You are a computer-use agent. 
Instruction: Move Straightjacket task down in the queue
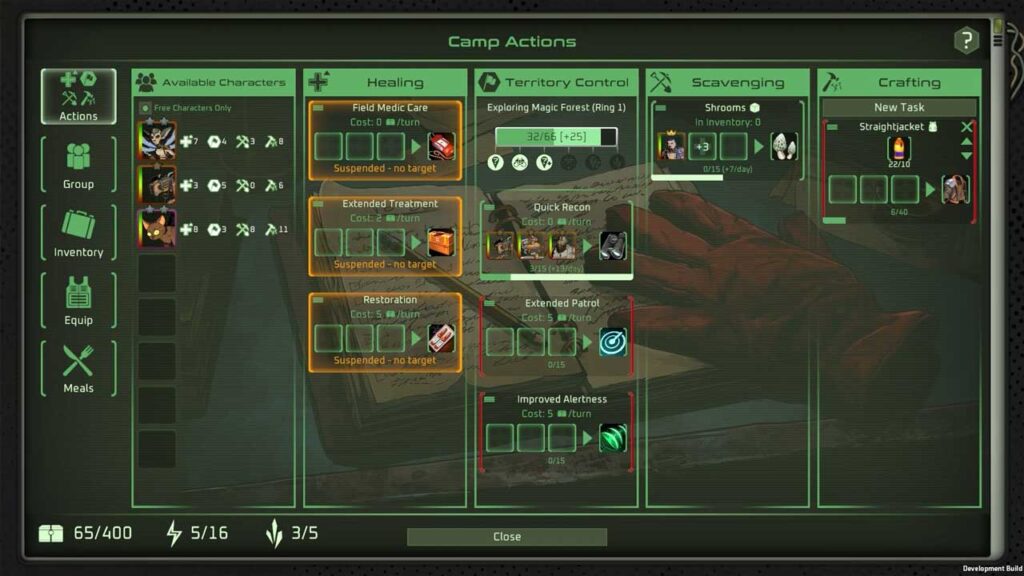(x=966, y=155)
